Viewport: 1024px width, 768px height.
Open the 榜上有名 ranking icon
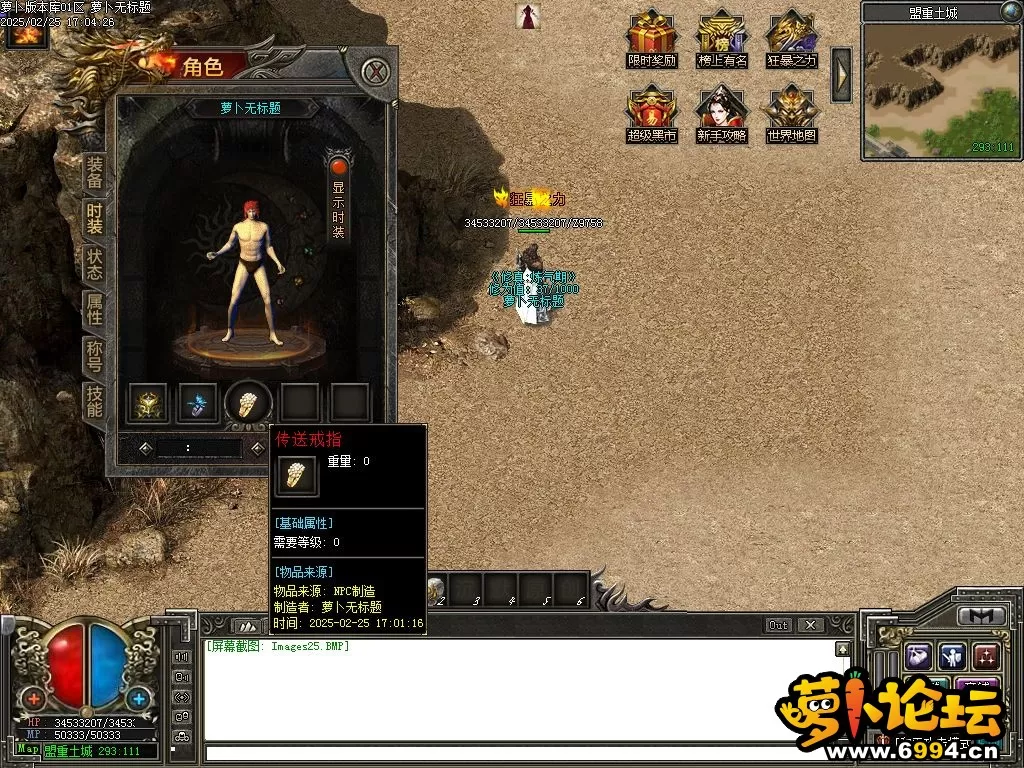tap(722, 40)
